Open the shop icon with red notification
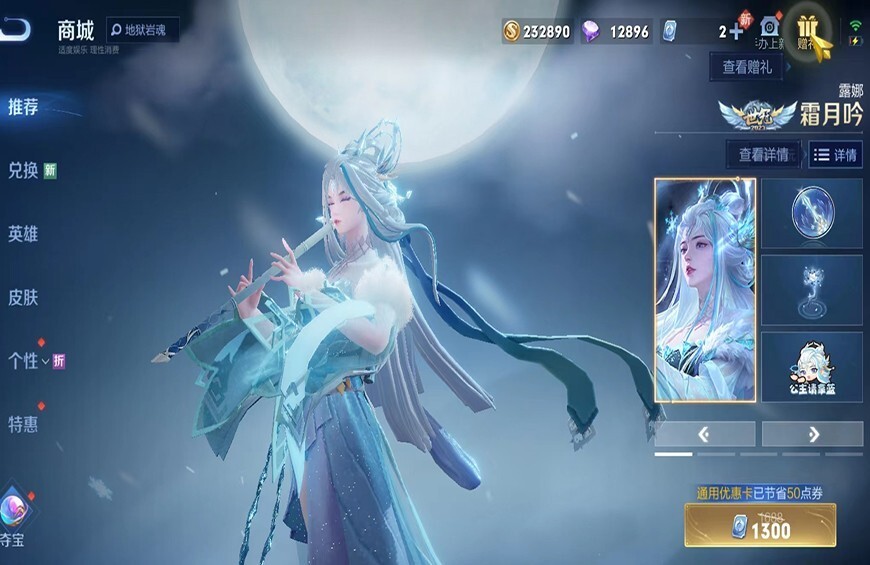Image resolution: width=870 pixels, height=565 pixels. 768,30
